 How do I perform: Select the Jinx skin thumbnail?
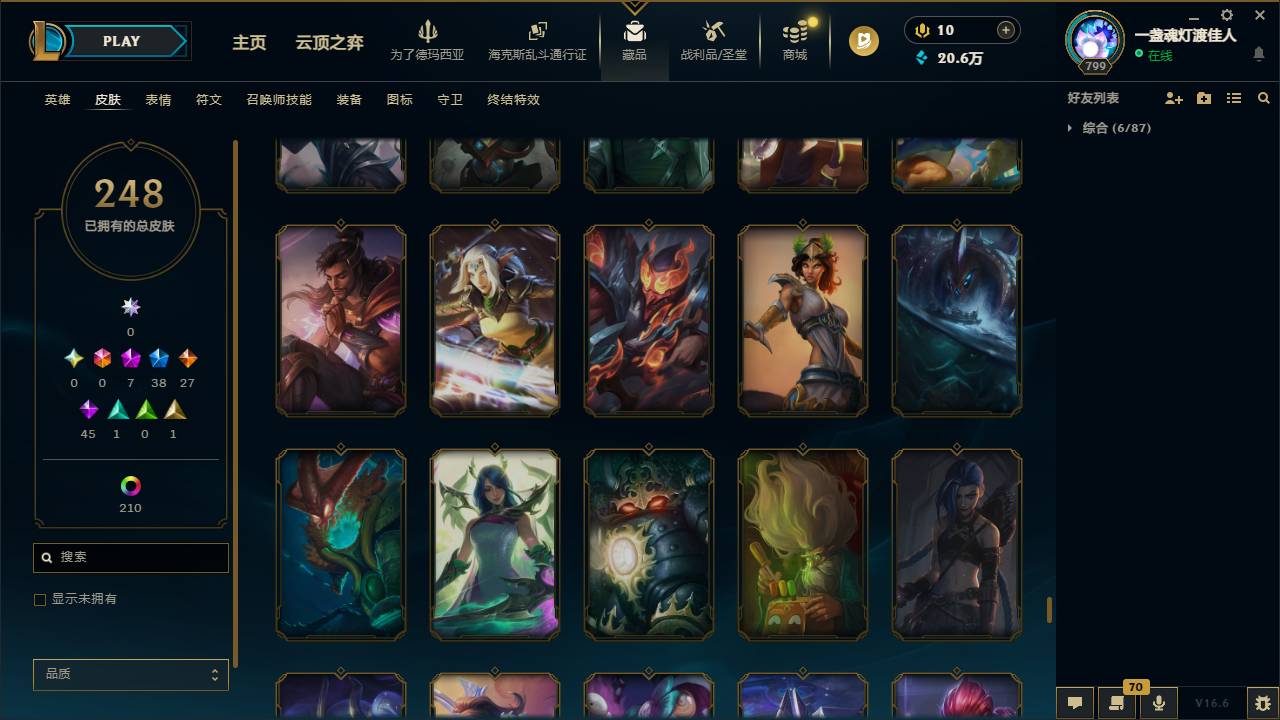click(956, 543)
